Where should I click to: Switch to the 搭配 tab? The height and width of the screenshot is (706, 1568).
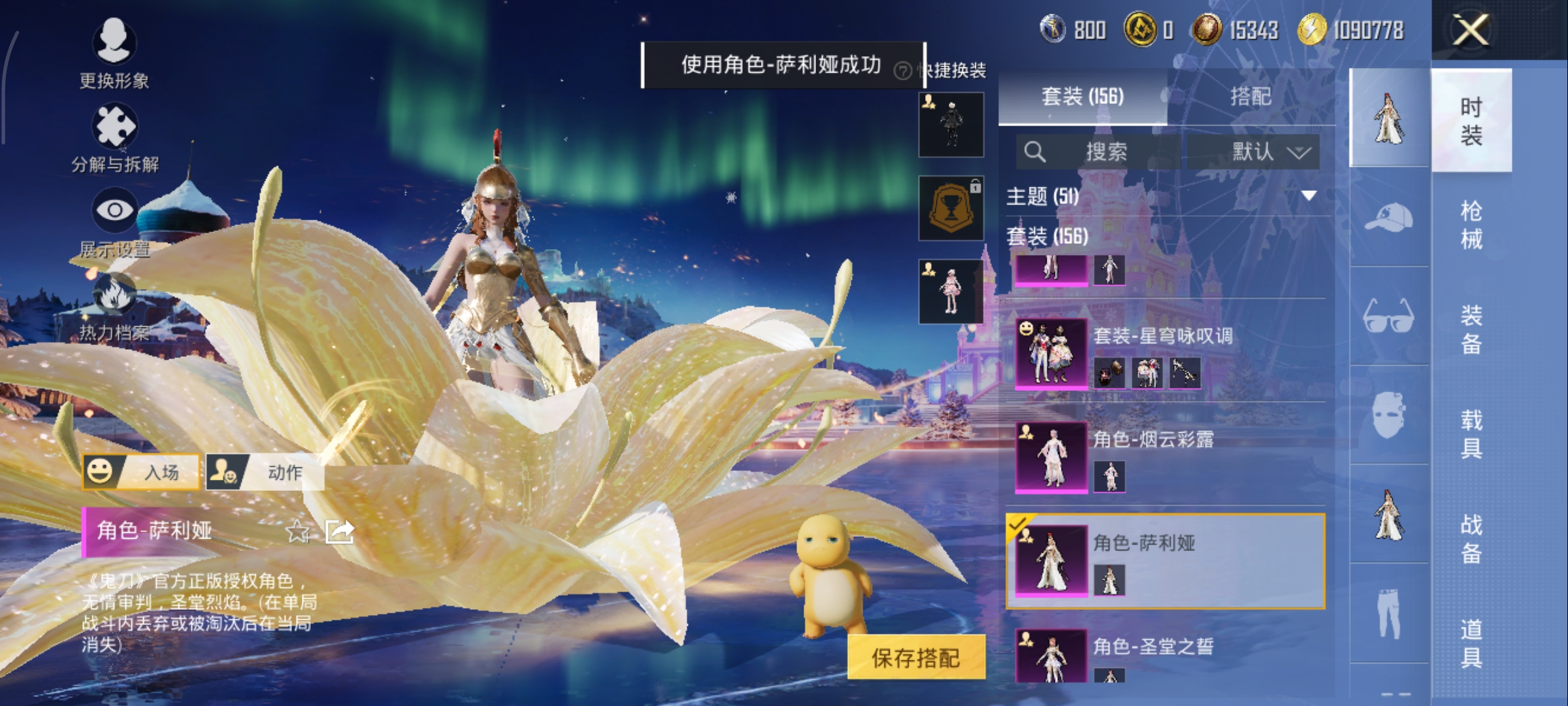click(1250, 97)
